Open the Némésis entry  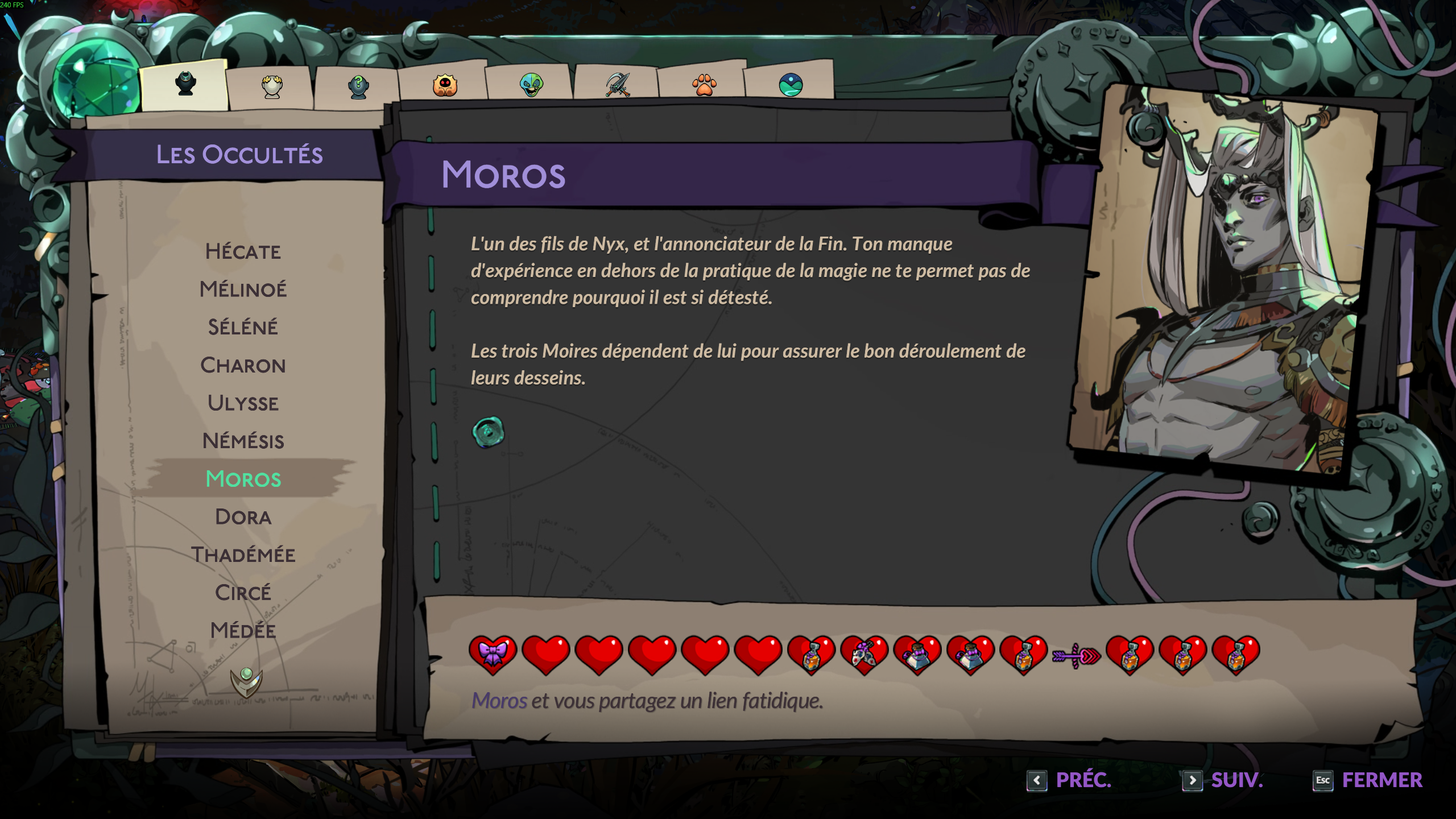(x=243, y=441)
